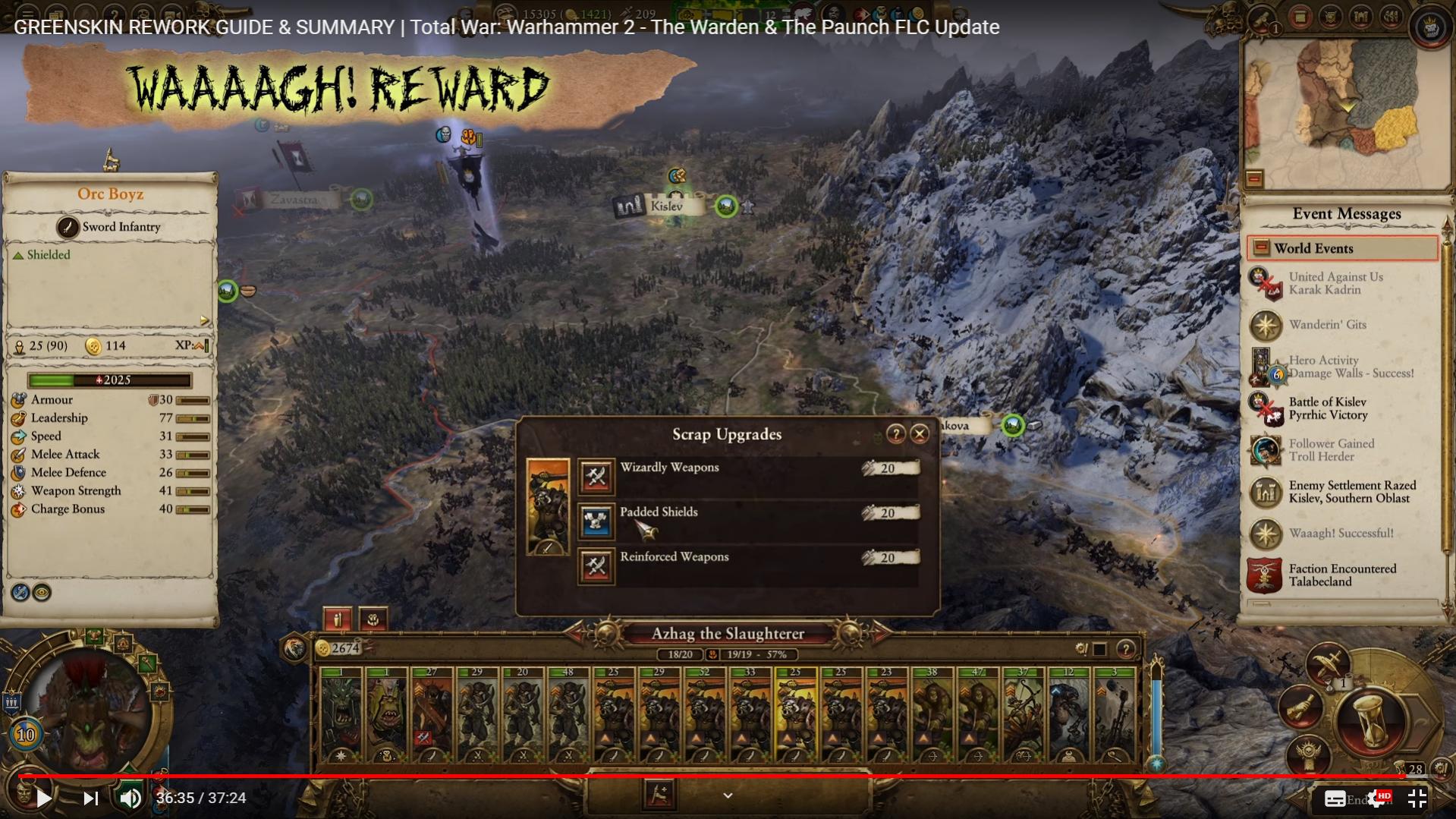Select the Kislev settlement label
The height and width of the screenshot is (819, 1456).
(665, 206)
